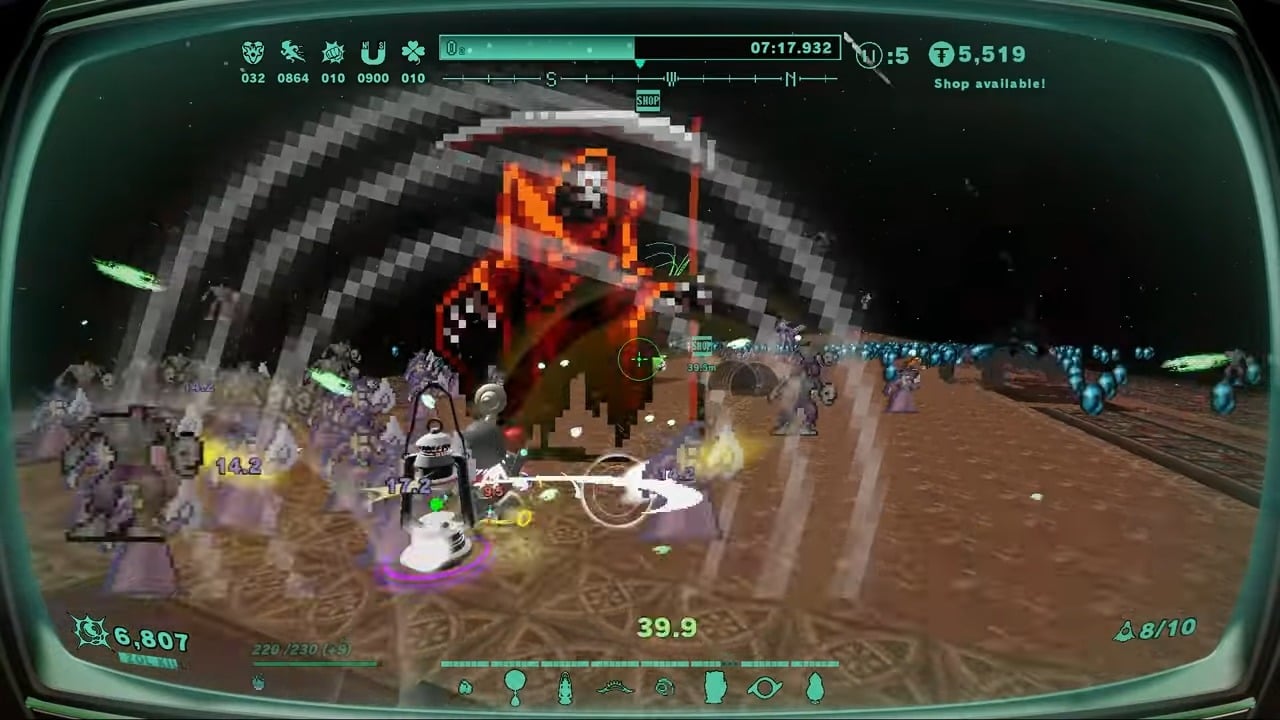Select the balloon-shaped weapon slot
Image resolution: width=1280 pixels, height=720 pixels.
[515, 685]
